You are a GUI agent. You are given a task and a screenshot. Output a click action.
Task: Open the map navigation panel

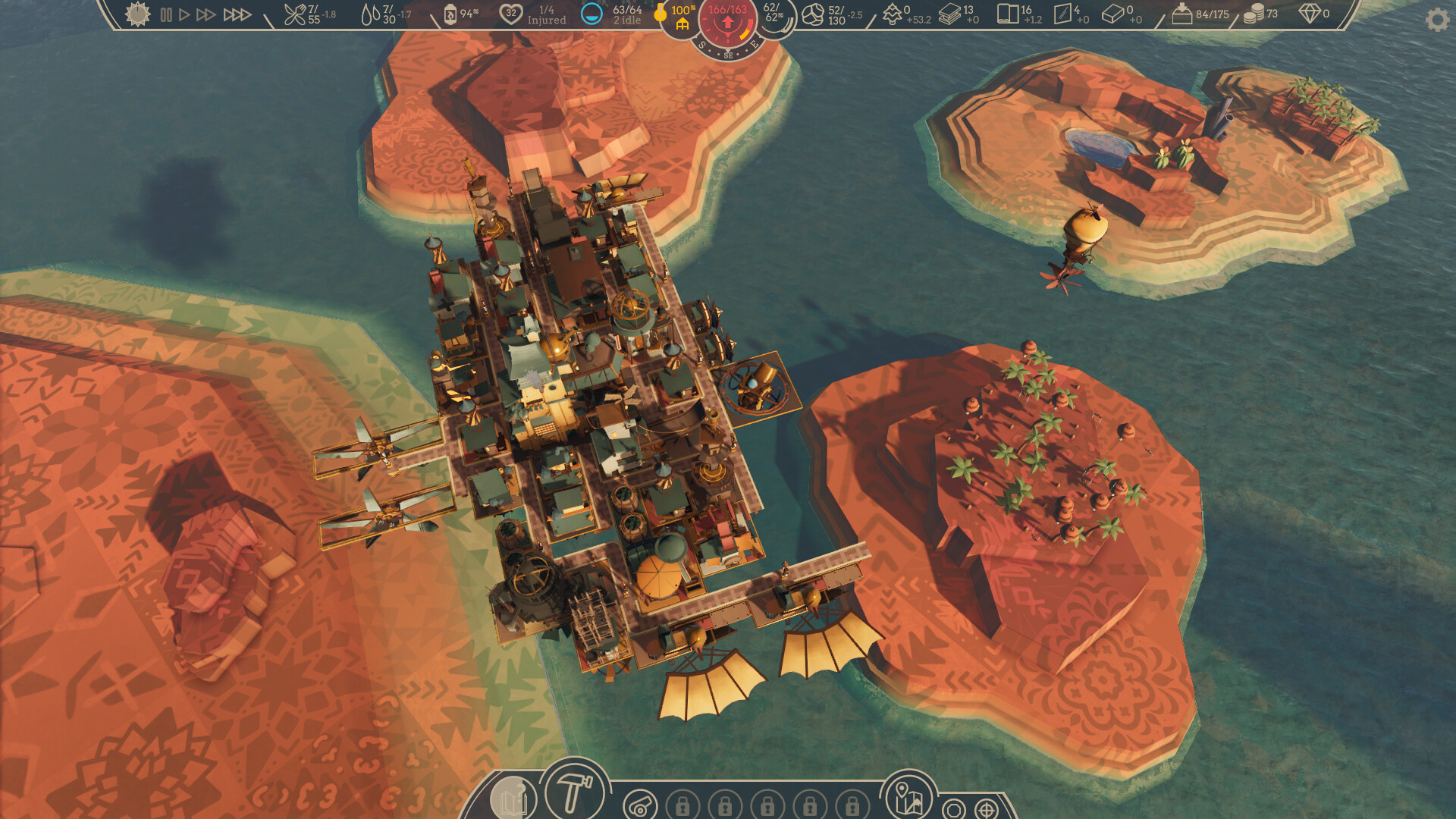click(x=910, y=798)
